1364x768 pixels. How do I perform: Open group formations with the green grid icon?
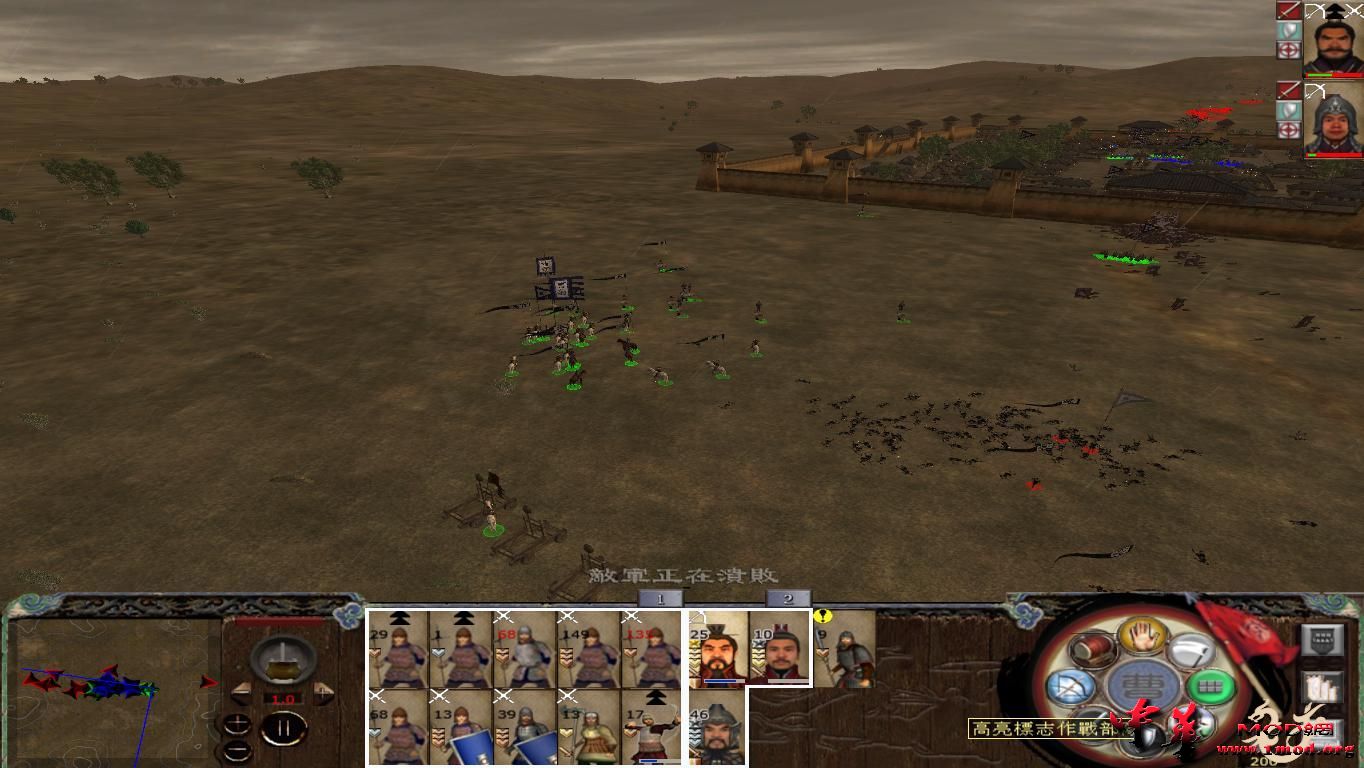tap(1209, 687)
